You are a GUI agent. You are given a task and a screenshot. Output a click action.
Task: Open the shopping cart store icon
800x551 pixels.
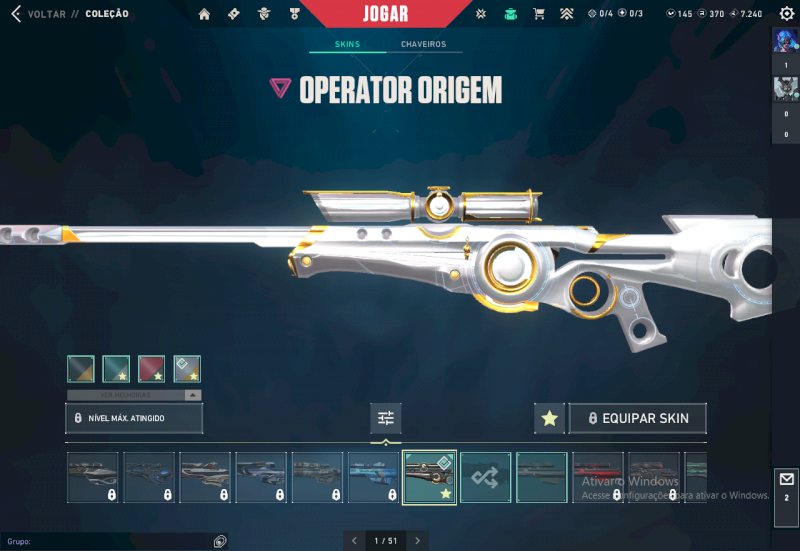pyautogui.click(x=539, y=14)
